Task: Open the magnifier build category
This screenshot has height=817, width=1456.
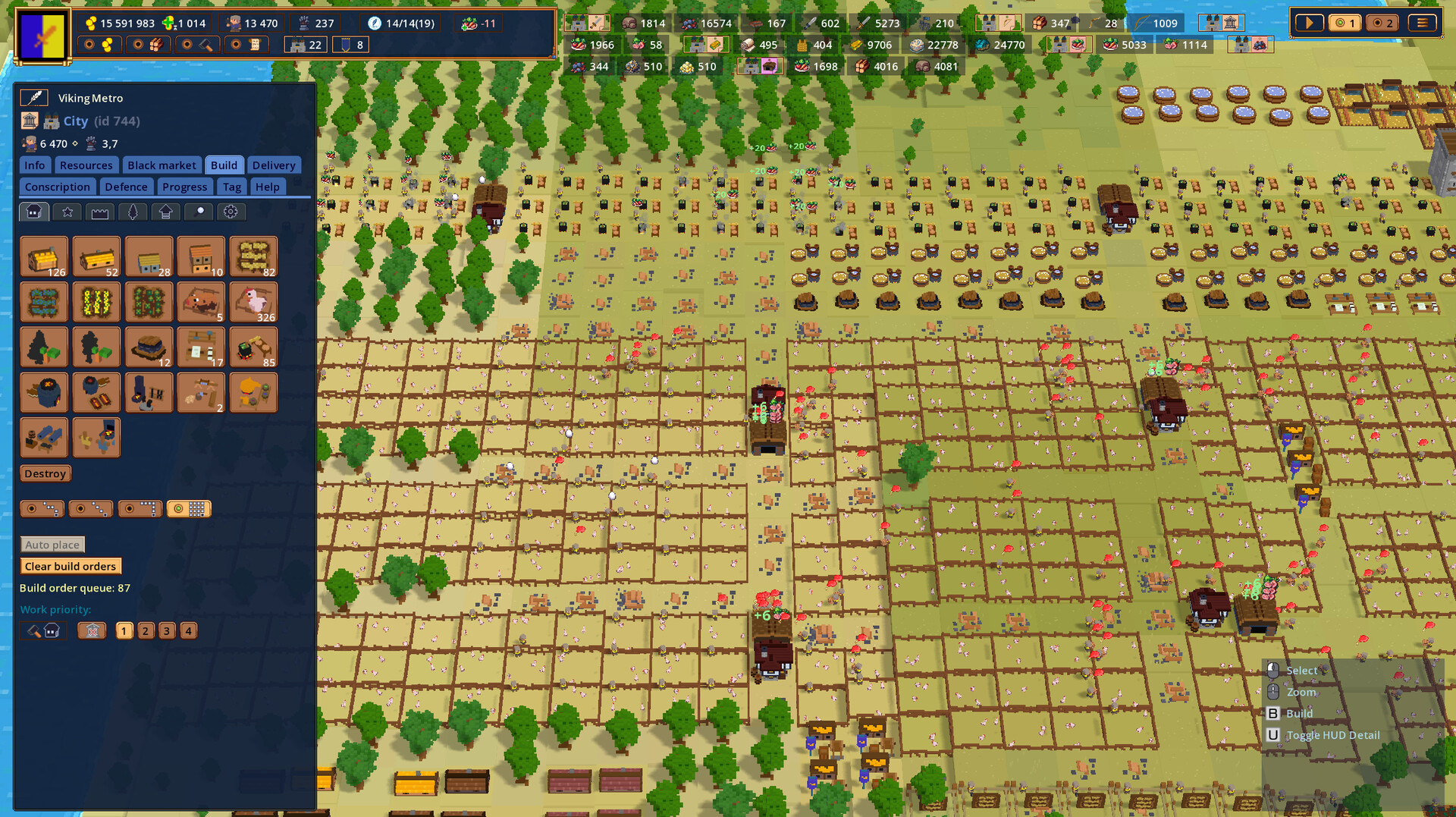Action: [199, 212]
